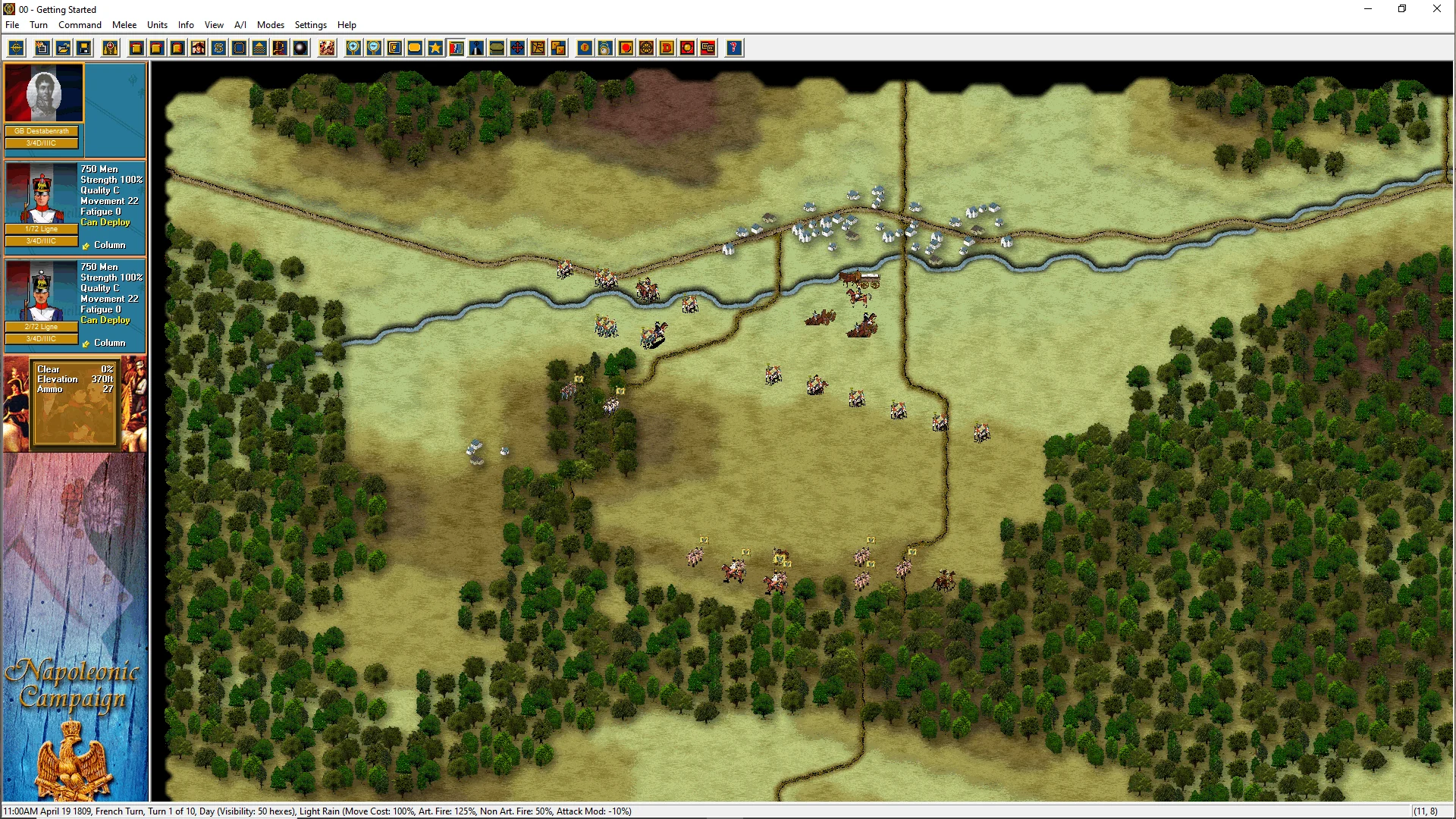The width and height of the screenshot is (1456, 819).
Task: Close the game window
Action: point(1436,9)
